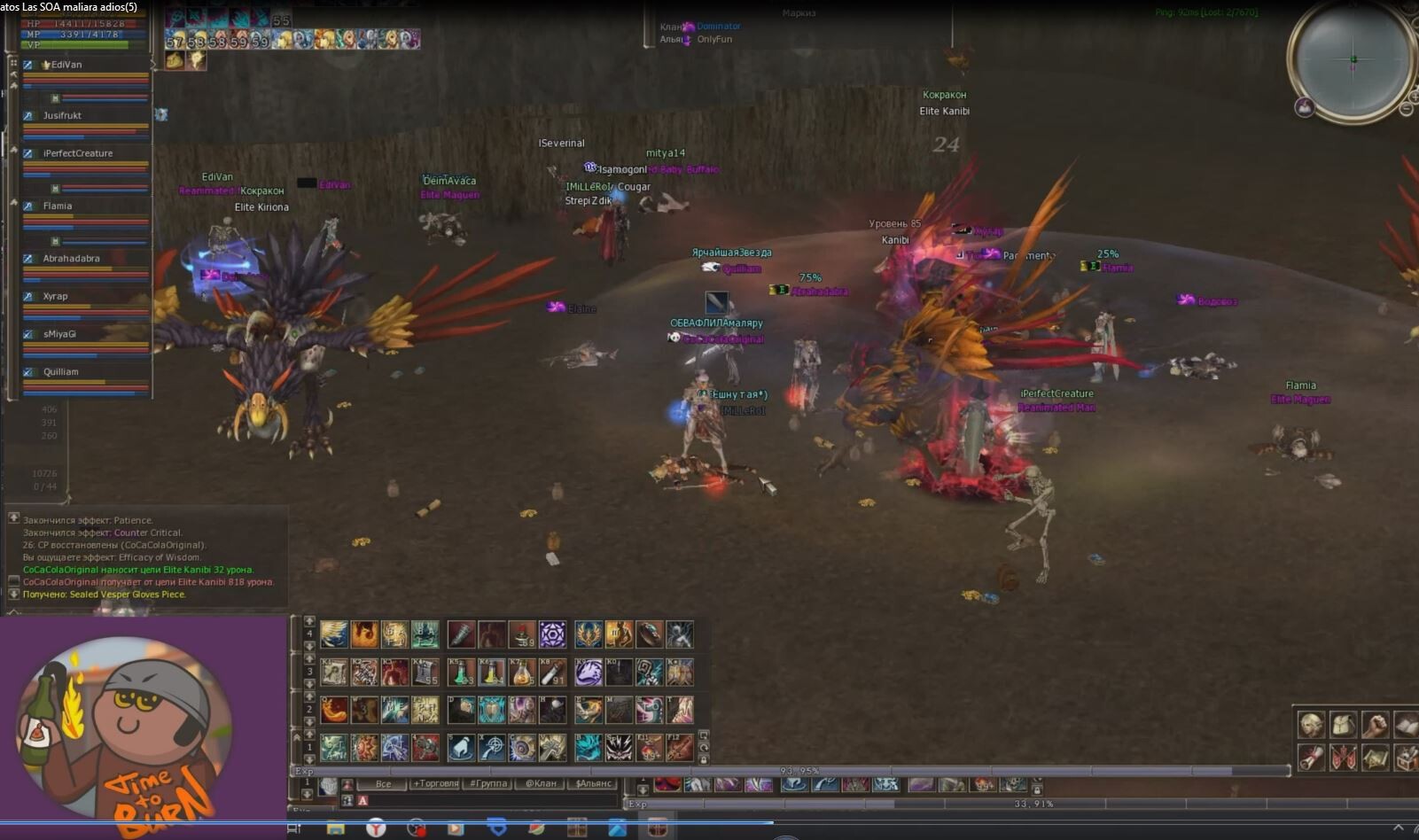This screenshot has height=840, width=1419.
Task: Target party member Flamia
Action: (58, 206)
